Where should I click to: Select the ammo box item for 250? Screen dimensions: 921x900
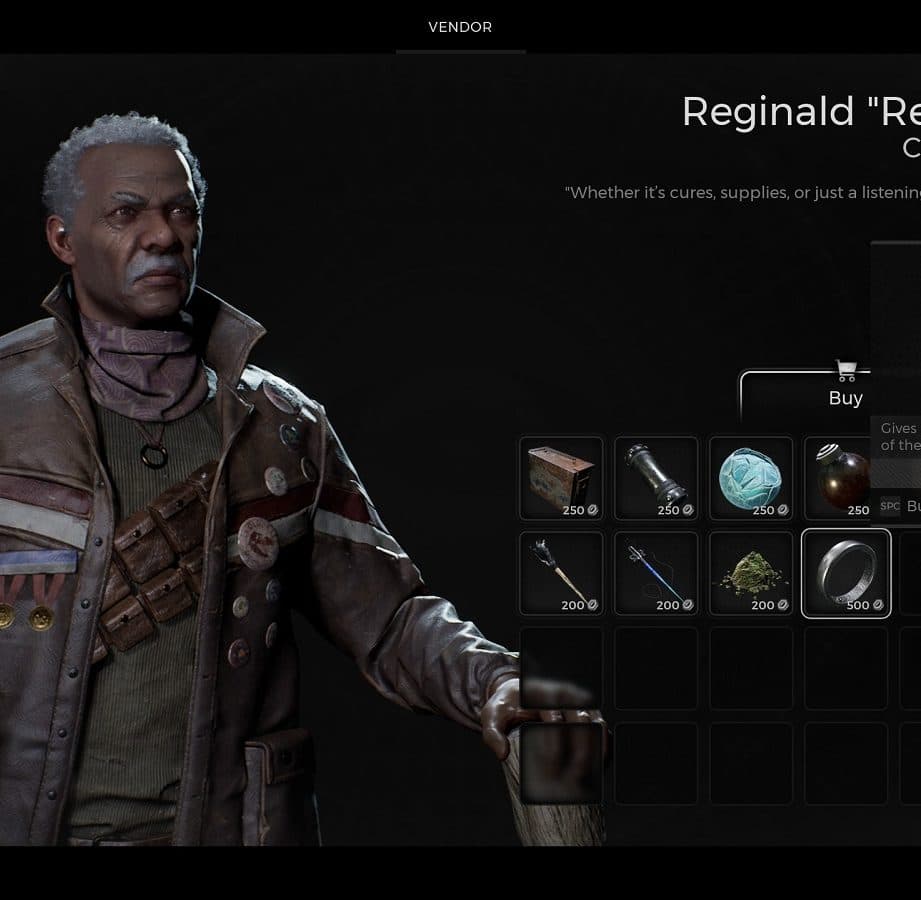pos(561,478)
